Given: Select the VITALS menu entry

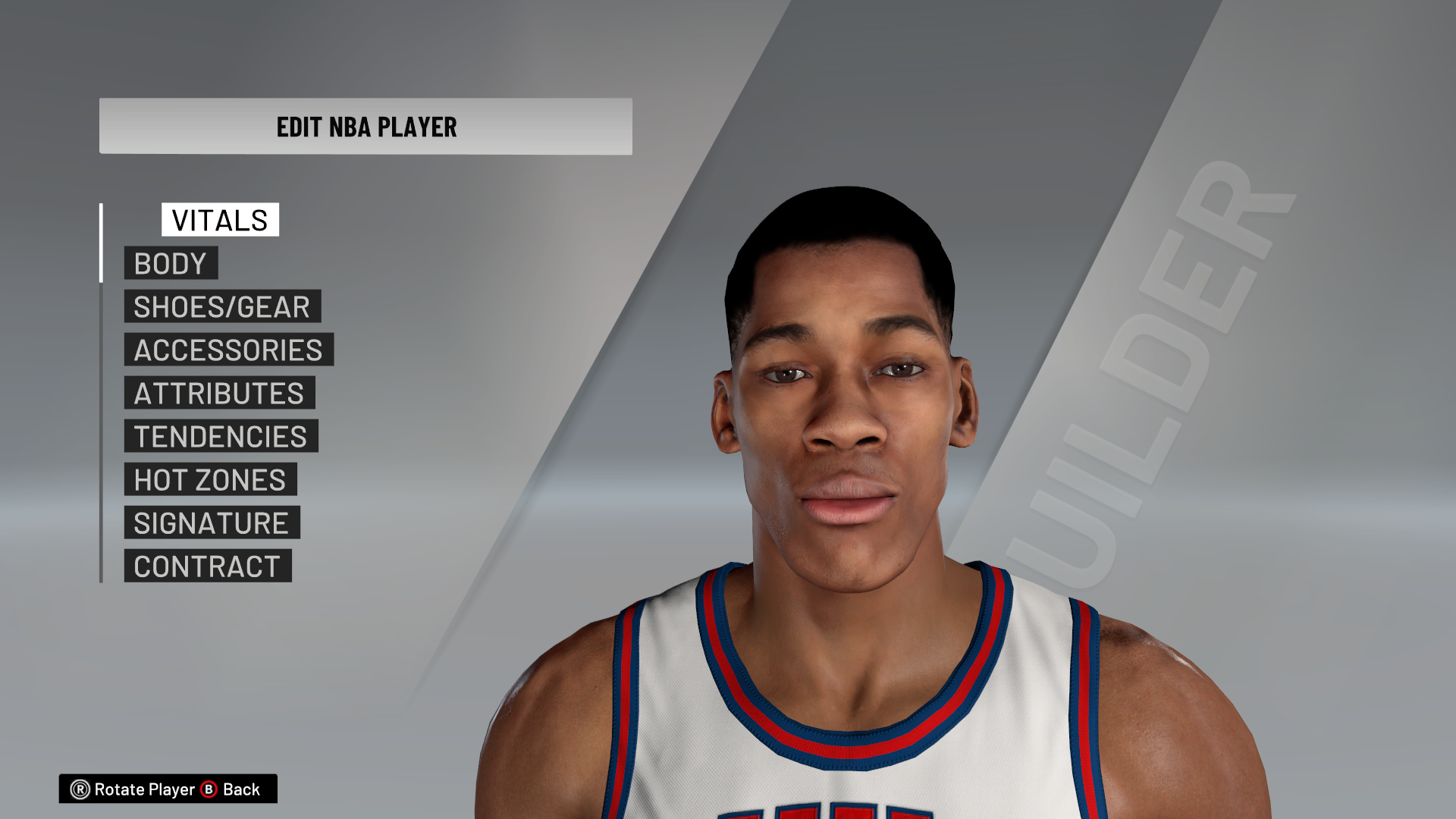Looking at the screenshot, I should point(219,221).
